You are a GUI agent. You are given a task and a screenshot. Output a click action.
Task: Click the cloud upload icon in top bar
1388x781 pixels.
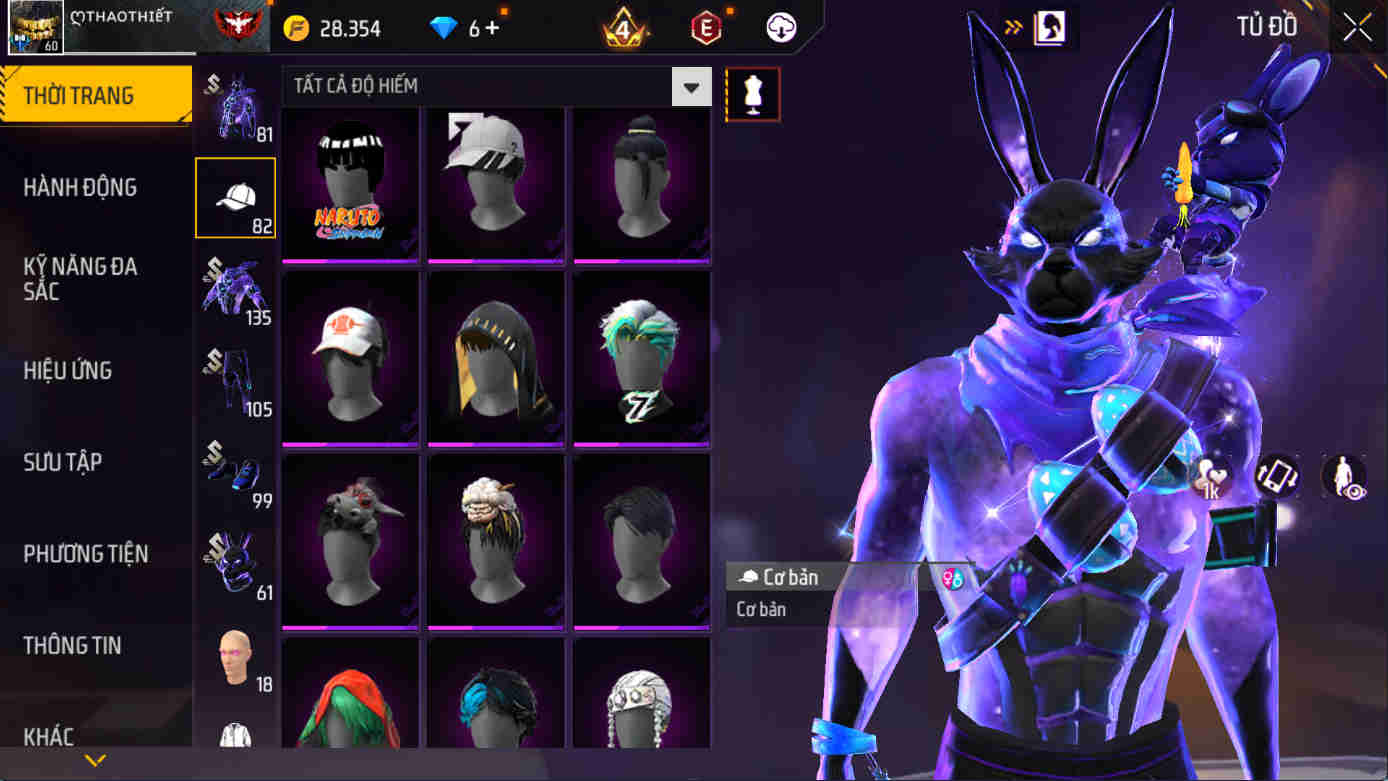point(780,27)
